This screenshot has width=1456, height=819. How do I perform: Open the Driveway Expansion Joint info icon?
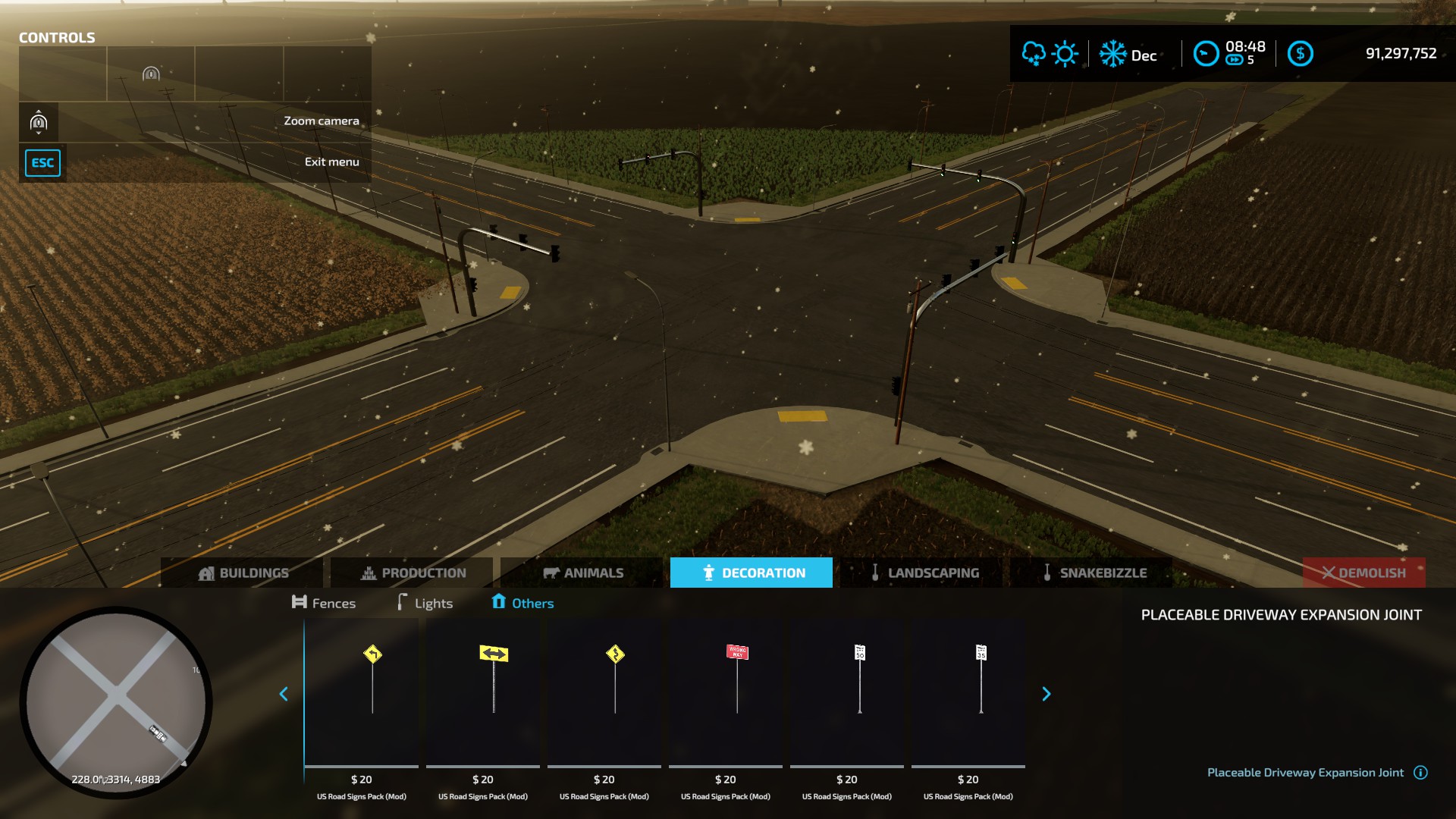click(1421, 773)
